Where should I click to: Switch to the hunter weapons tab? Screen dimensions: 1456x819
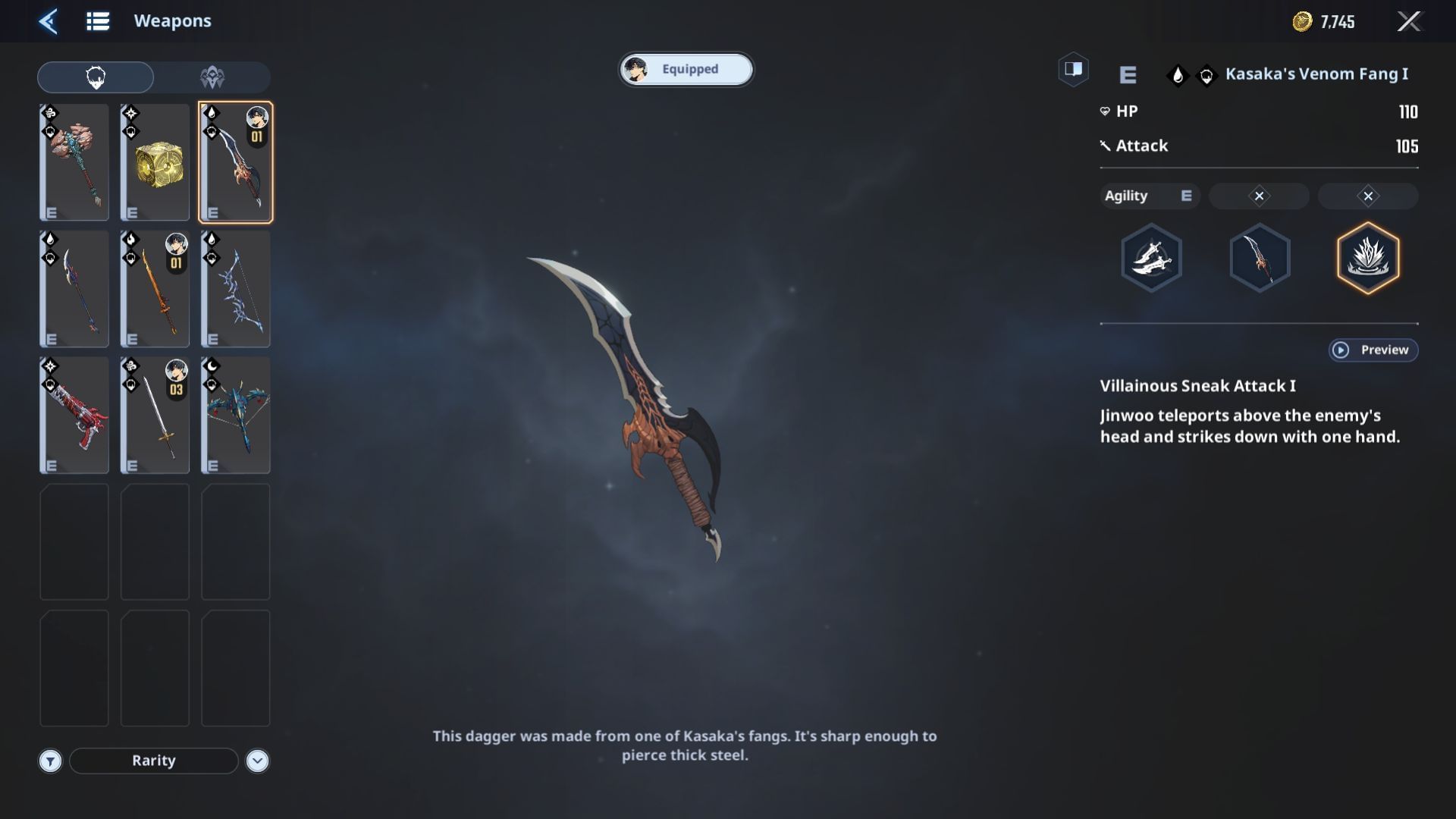(x=213, y=77)
